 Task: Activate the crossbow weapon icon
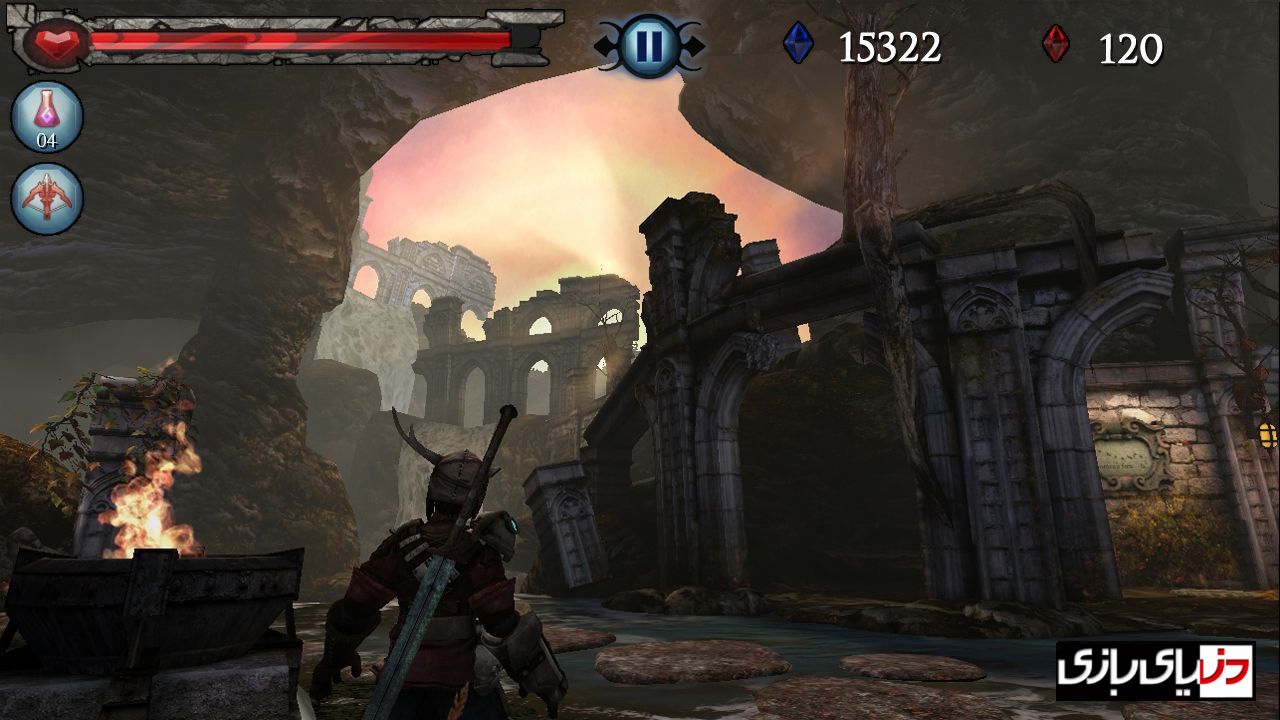tap(47, 198)
